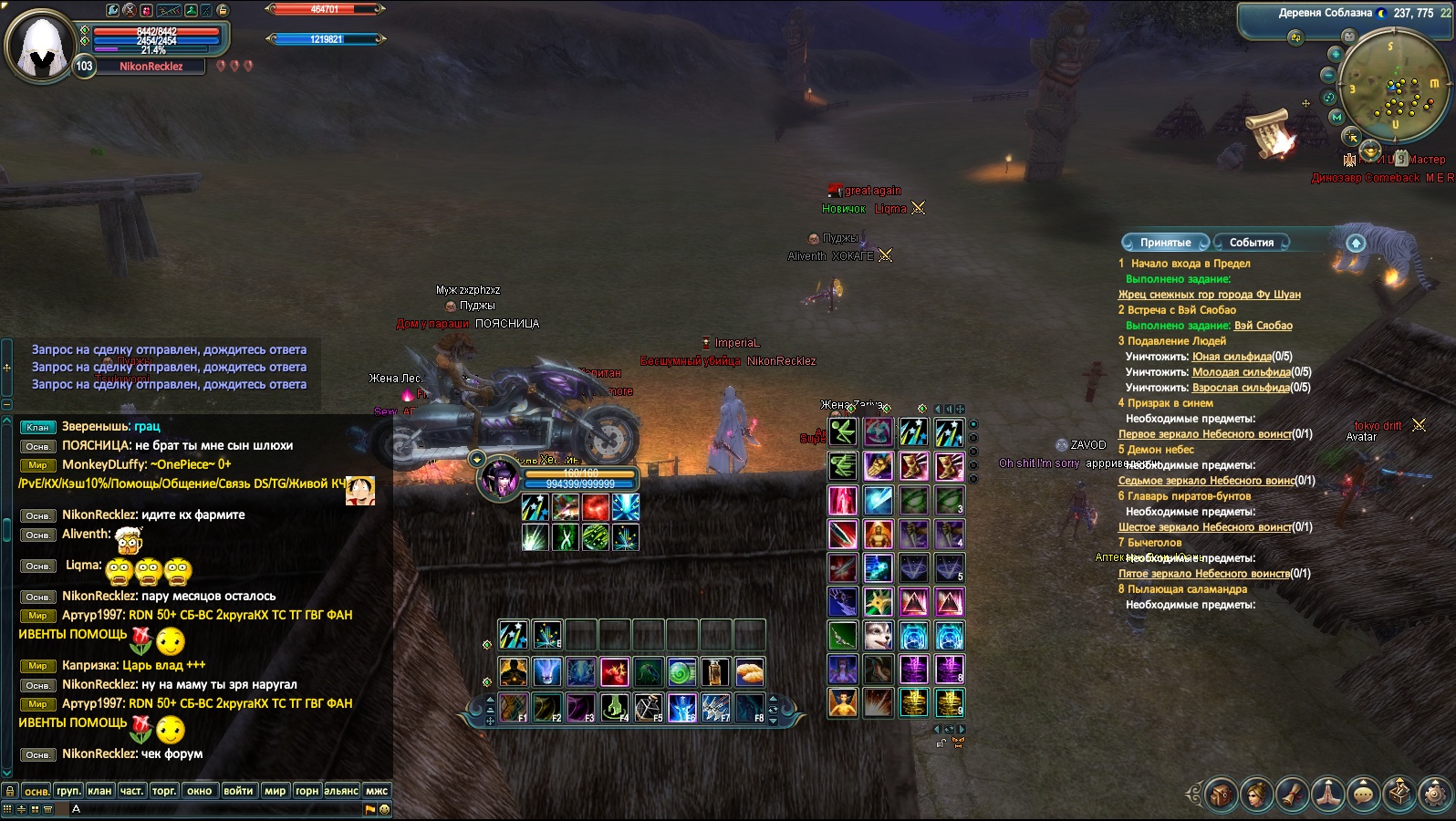Open the торг. trade chat channel
This screenshot has width=1456, height=821.
pyautogui.click(x=164, y=791)
